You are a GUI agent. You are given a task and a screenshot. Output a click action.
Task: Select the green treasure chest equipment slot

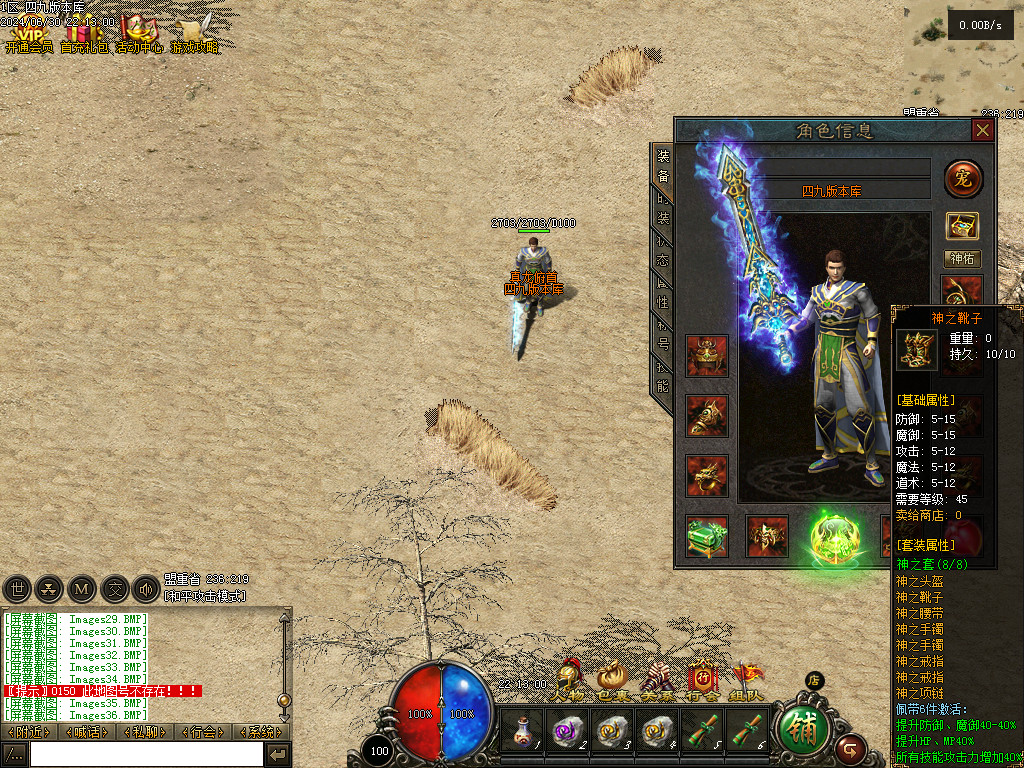pyautogui.click(x=707, y=536)
